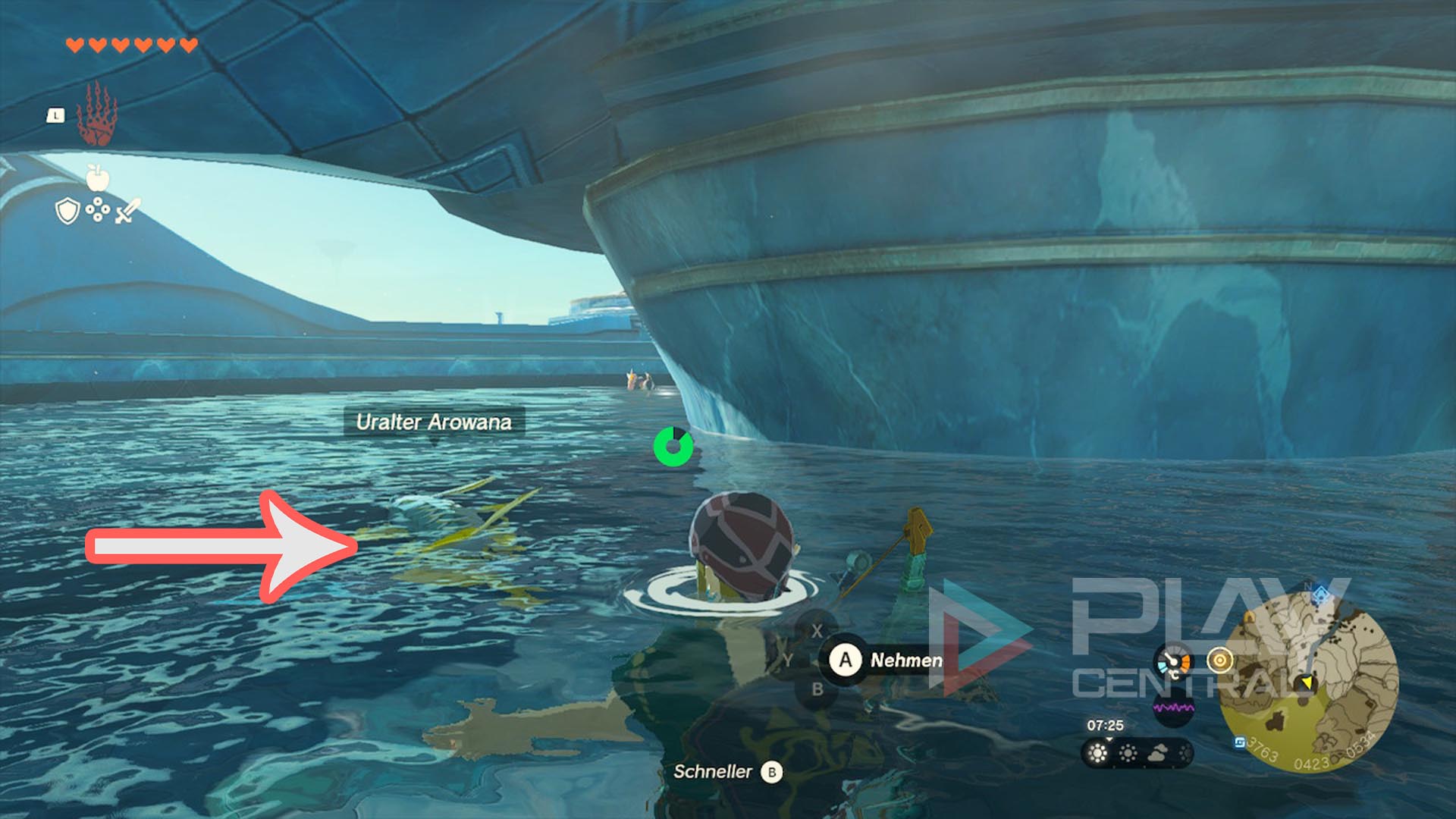The image size is (1456, 819).
Task: Toggle the sun weather icon in the forecast
Action: click(x=1099, y=753)
